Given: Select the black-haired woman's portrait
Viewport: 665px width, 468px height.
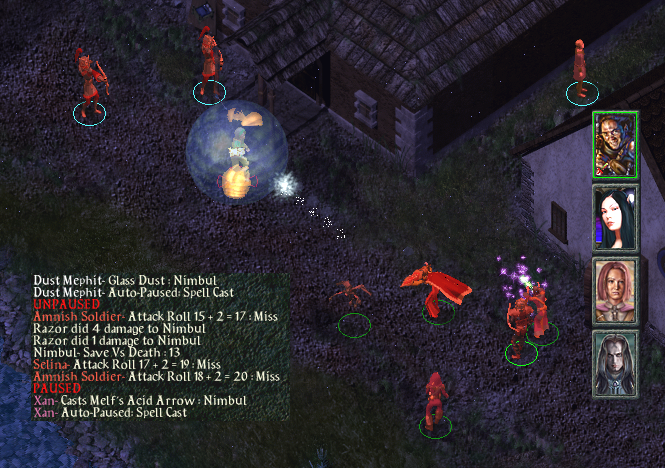Looking at the screenshot, I should (615, 217).
